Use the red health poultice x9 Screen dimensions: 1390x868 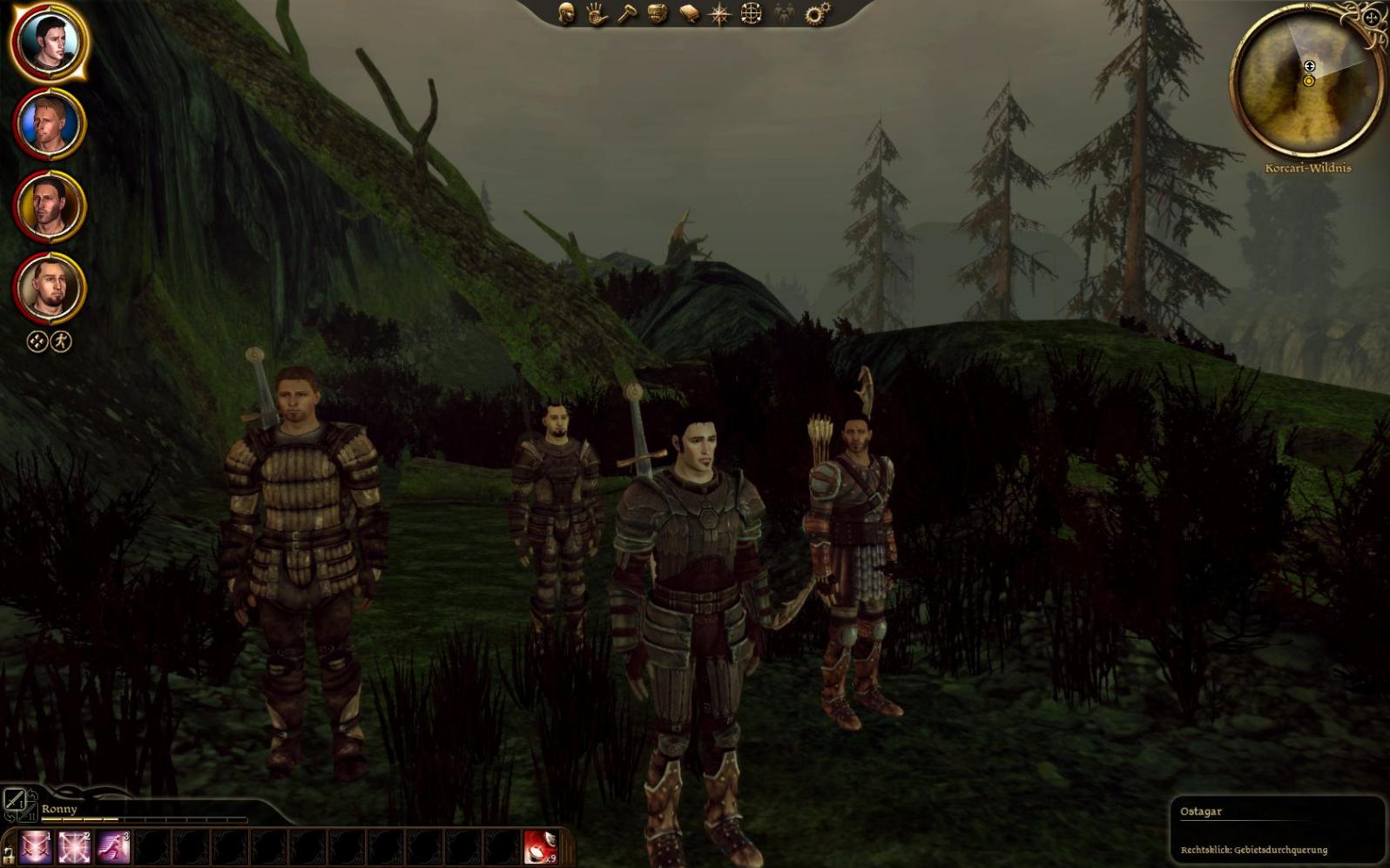point(540,847)
